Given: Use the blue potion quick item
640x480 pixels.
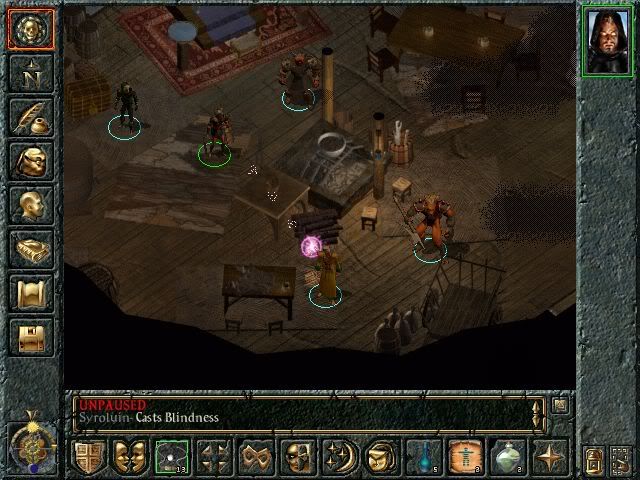Looking at the screenshot, I should click(424, 458).
